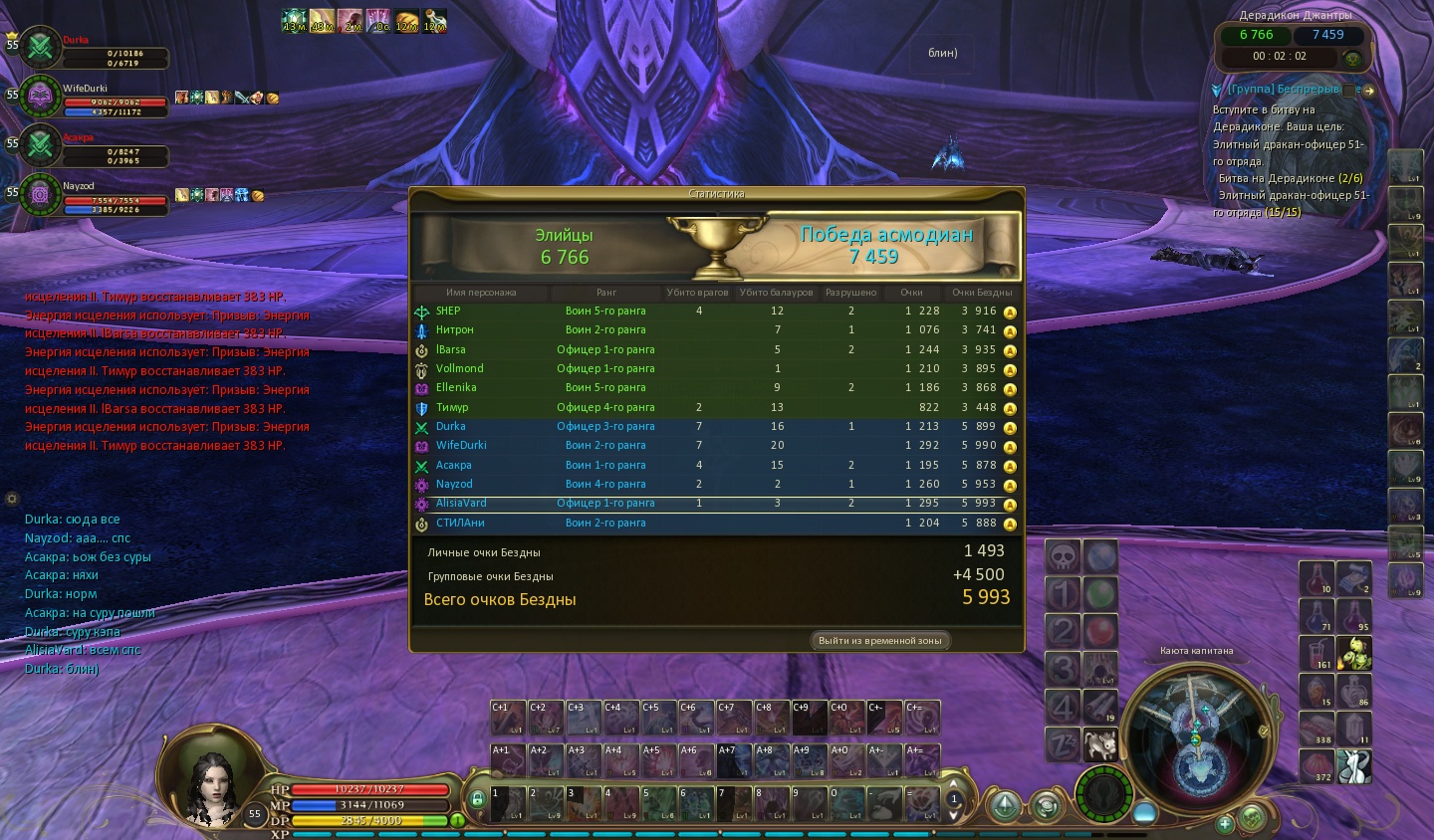
Task: Use the red potion stack of 10
Action: tap(1316, 578)
